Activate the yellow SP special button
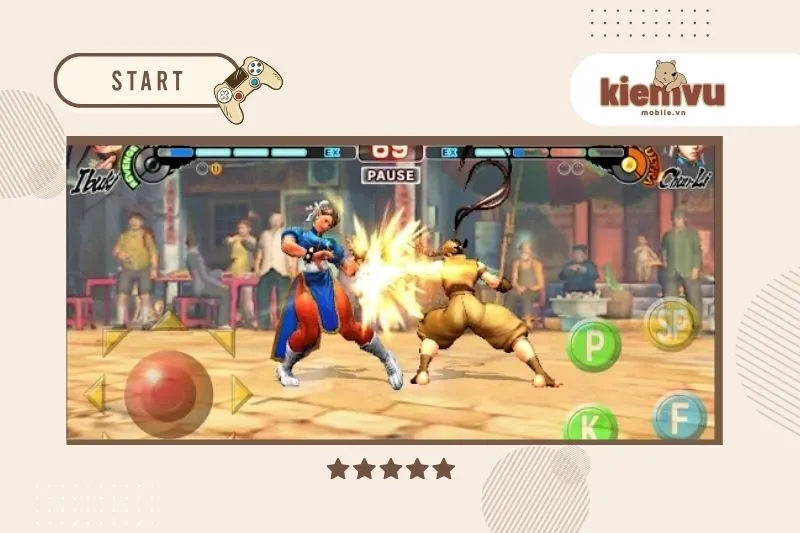The height and width of the screenshot is (533, 800). tap(671, 322)
